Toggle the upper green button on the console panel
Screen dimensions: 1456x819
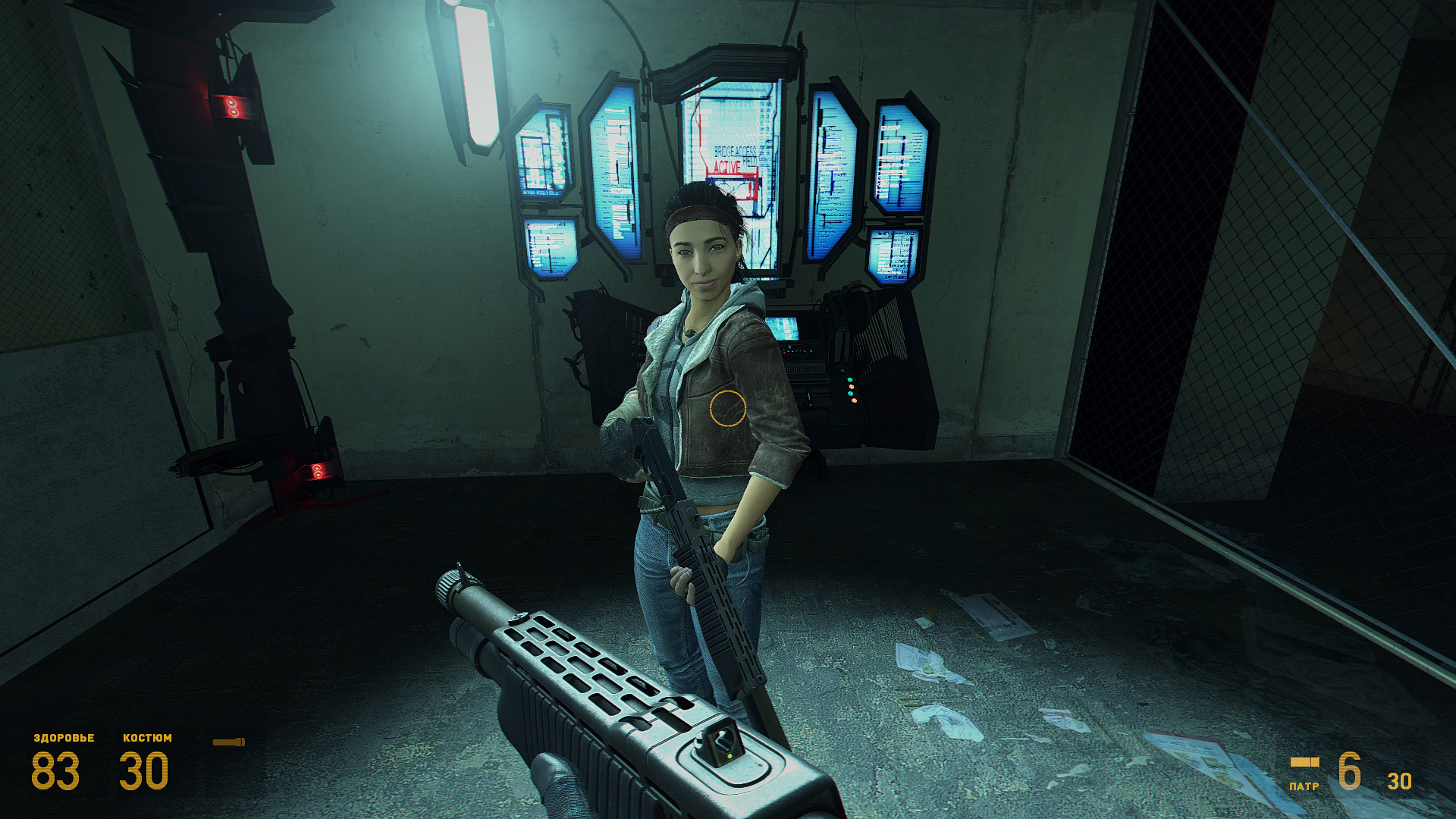(x=850, y=380)
